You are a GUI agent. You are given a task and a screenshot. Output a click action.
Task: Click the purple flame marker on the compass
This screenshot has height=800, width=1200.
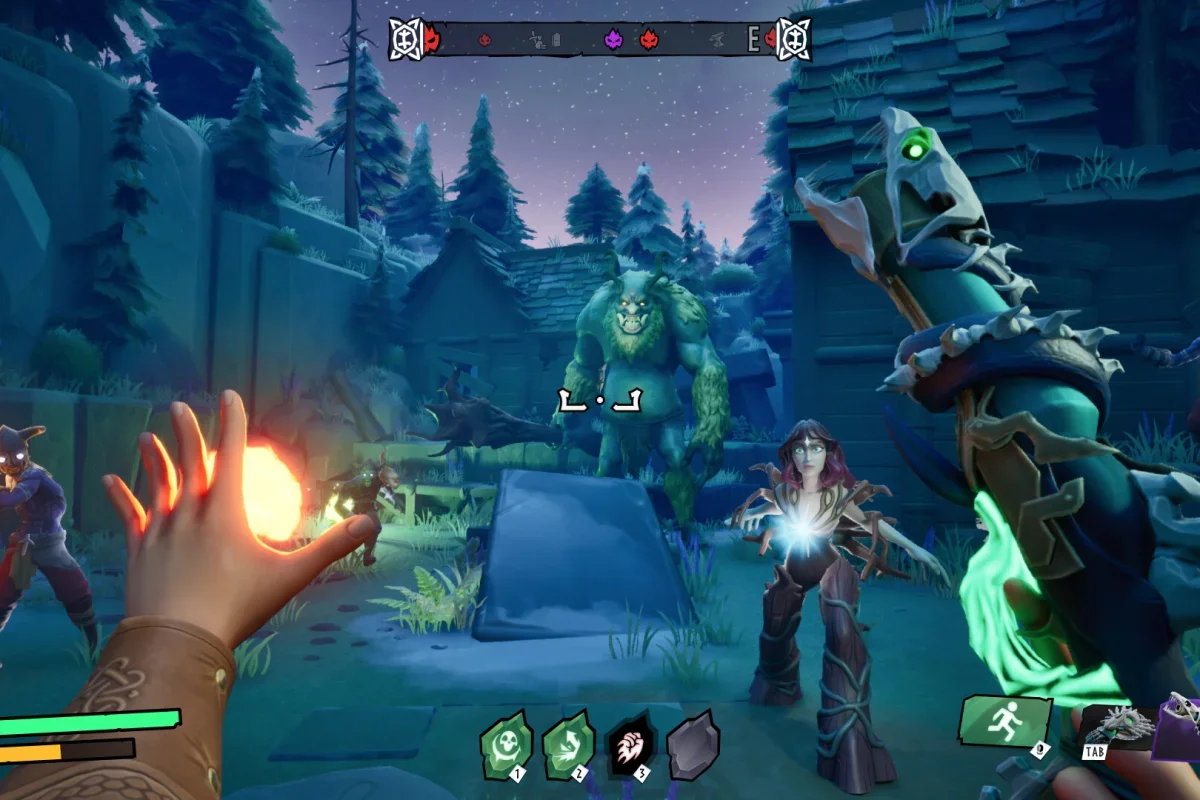[613, 40]
